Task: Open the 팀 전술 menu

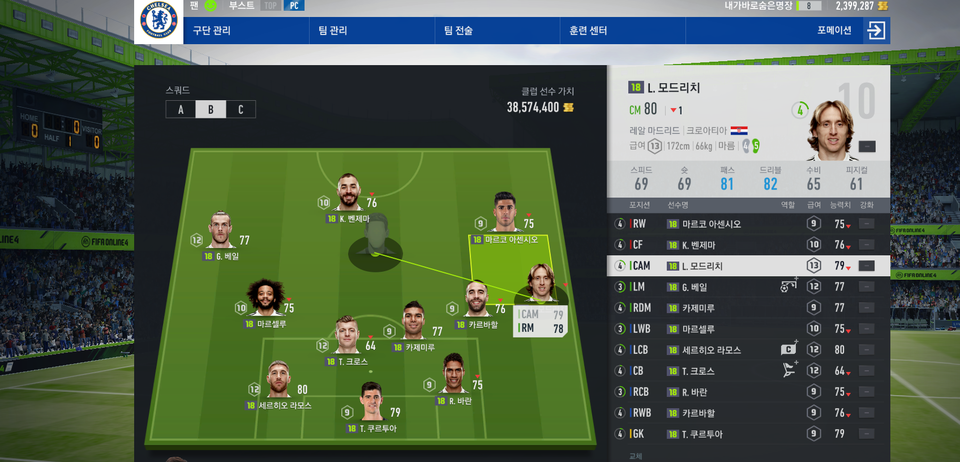Action: click(x=458, y=31)
